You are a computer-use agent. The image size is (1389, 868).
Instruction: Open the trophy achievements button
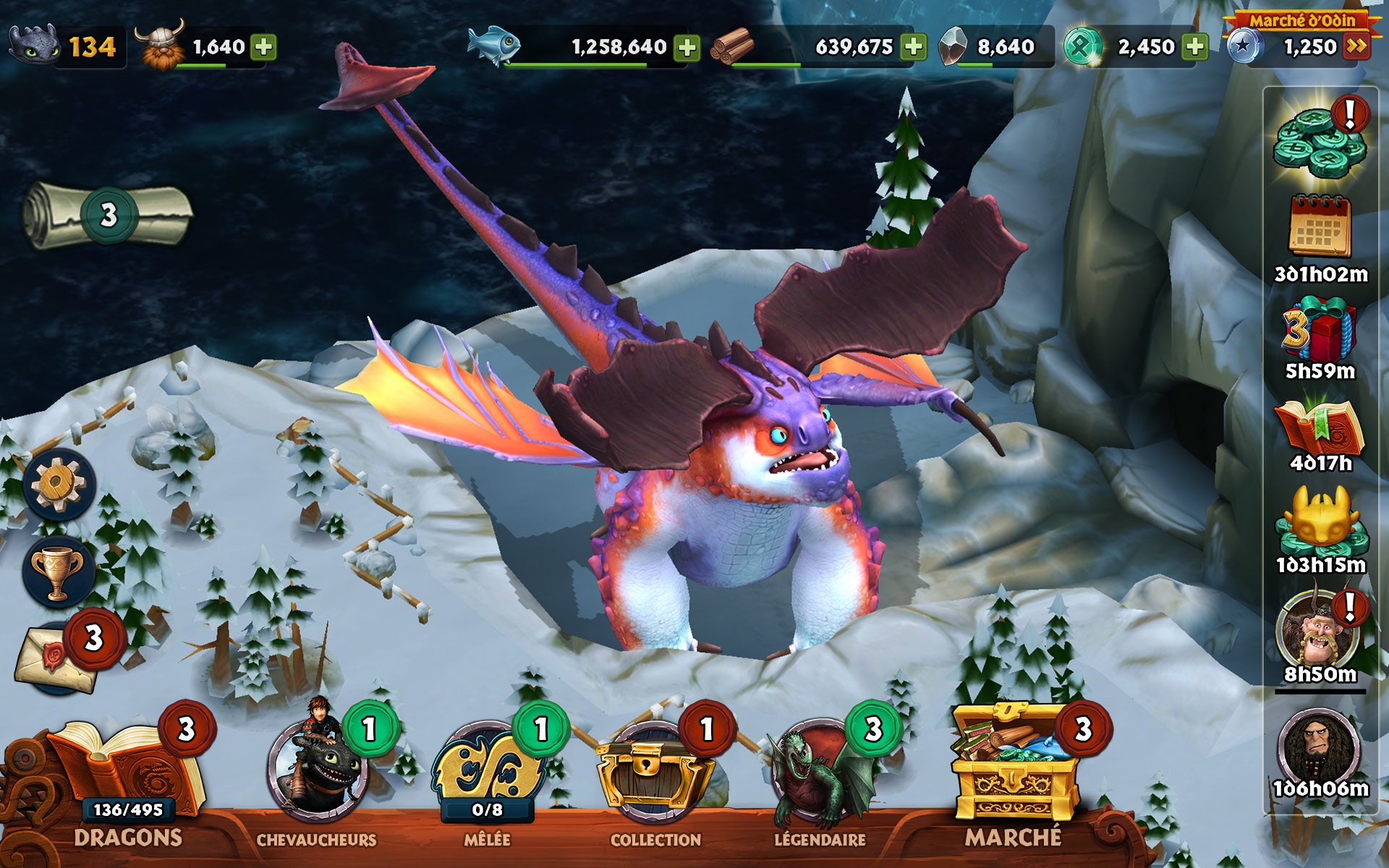[58, 572]
